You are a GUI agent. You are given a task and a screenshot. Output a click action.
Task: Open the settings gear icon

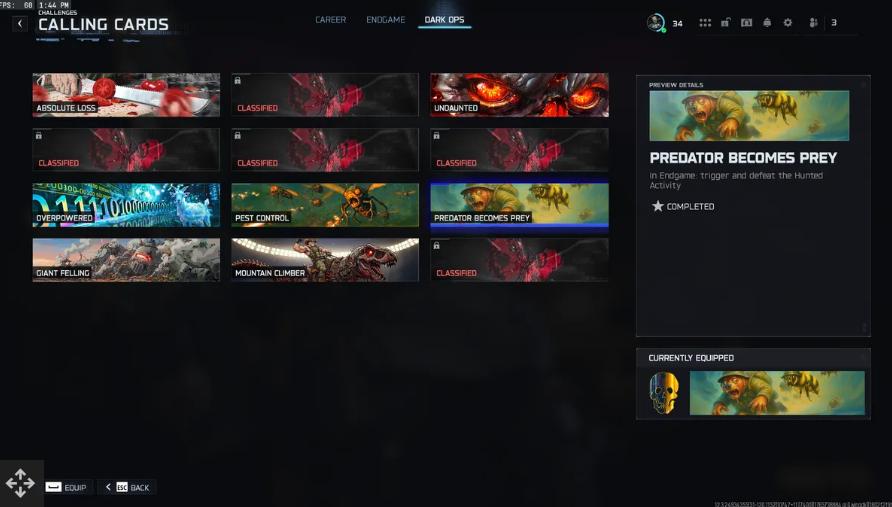coord(788,23)
